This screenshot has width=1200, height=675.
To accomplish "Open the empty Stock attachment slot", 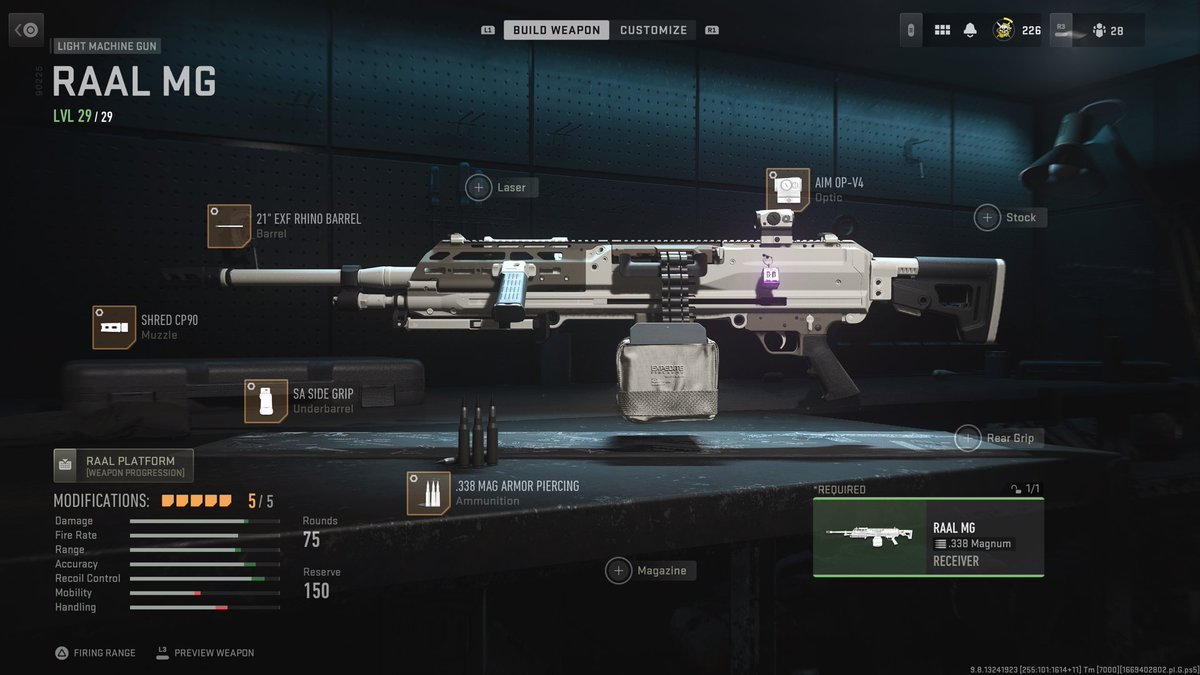I will tap(988, 217).
